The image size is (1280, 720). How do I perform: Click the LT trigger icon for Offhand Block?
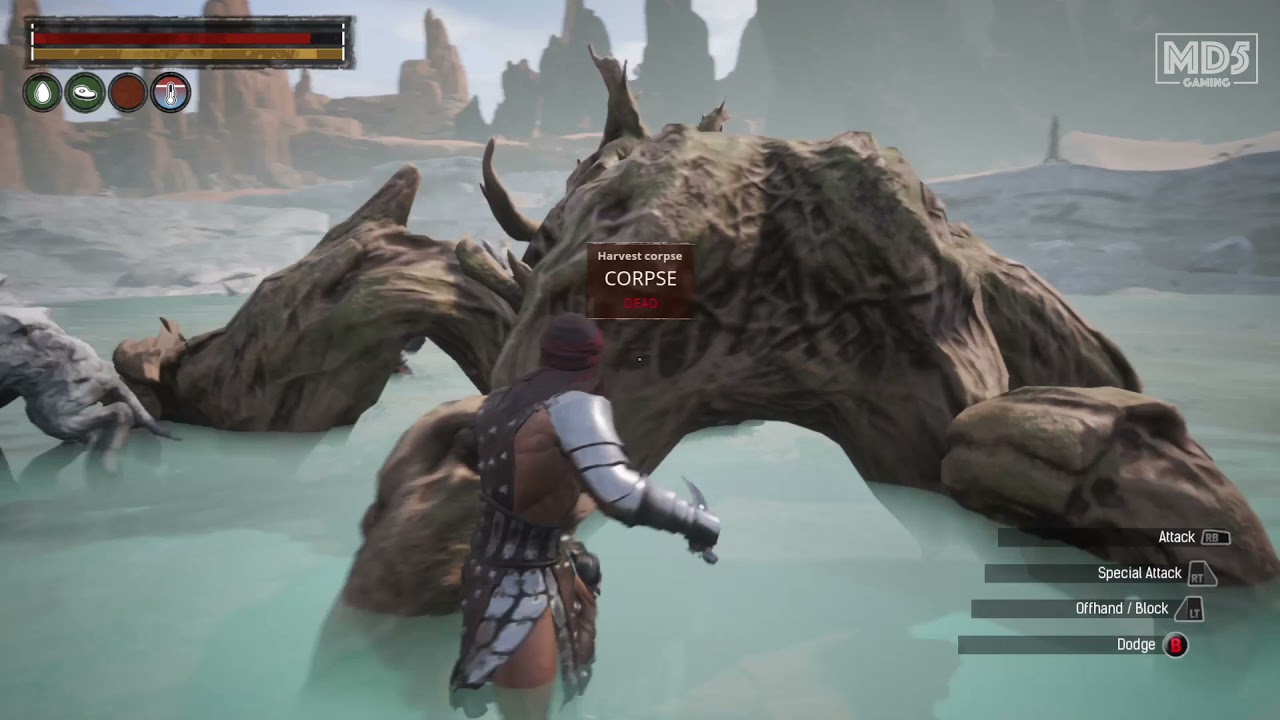[x=1189, y=608]
